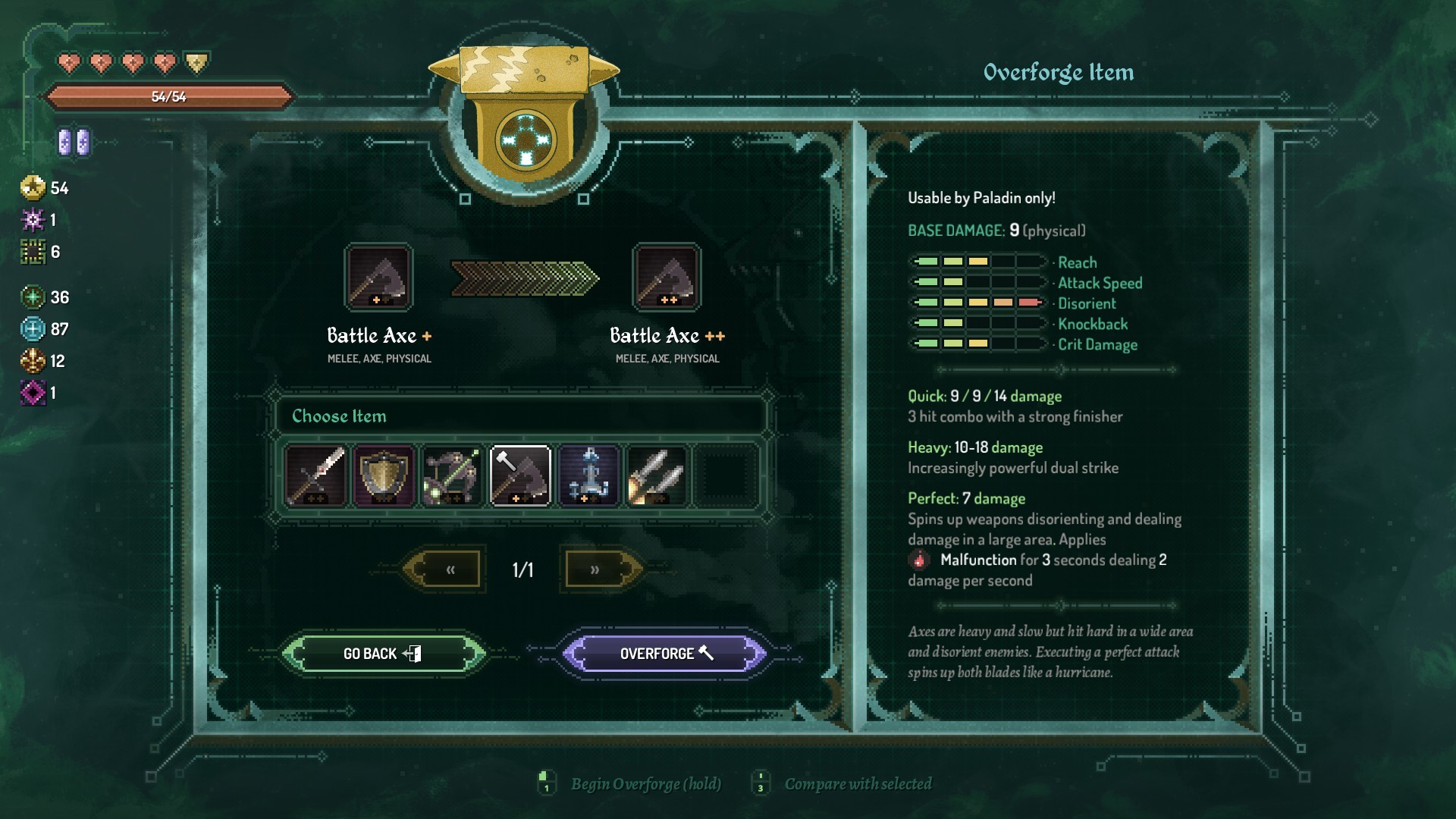Go to the next item page

pos(595,570)
